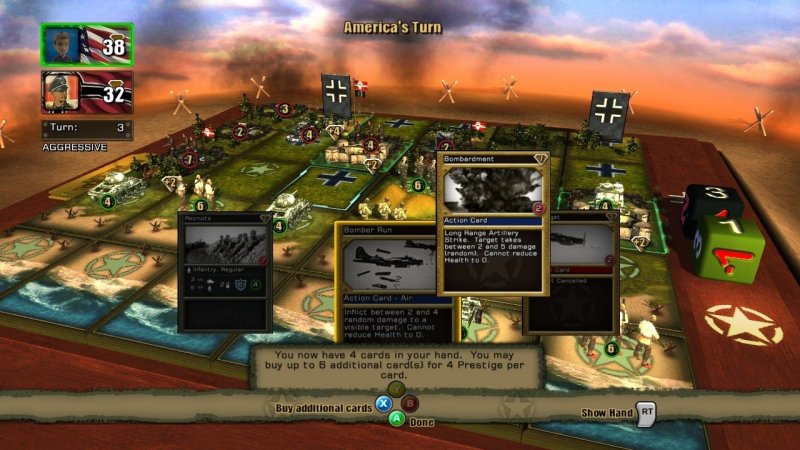Click the German commander portrait panel
This screenshot has width=800, height=450.
tap(86, 92)
